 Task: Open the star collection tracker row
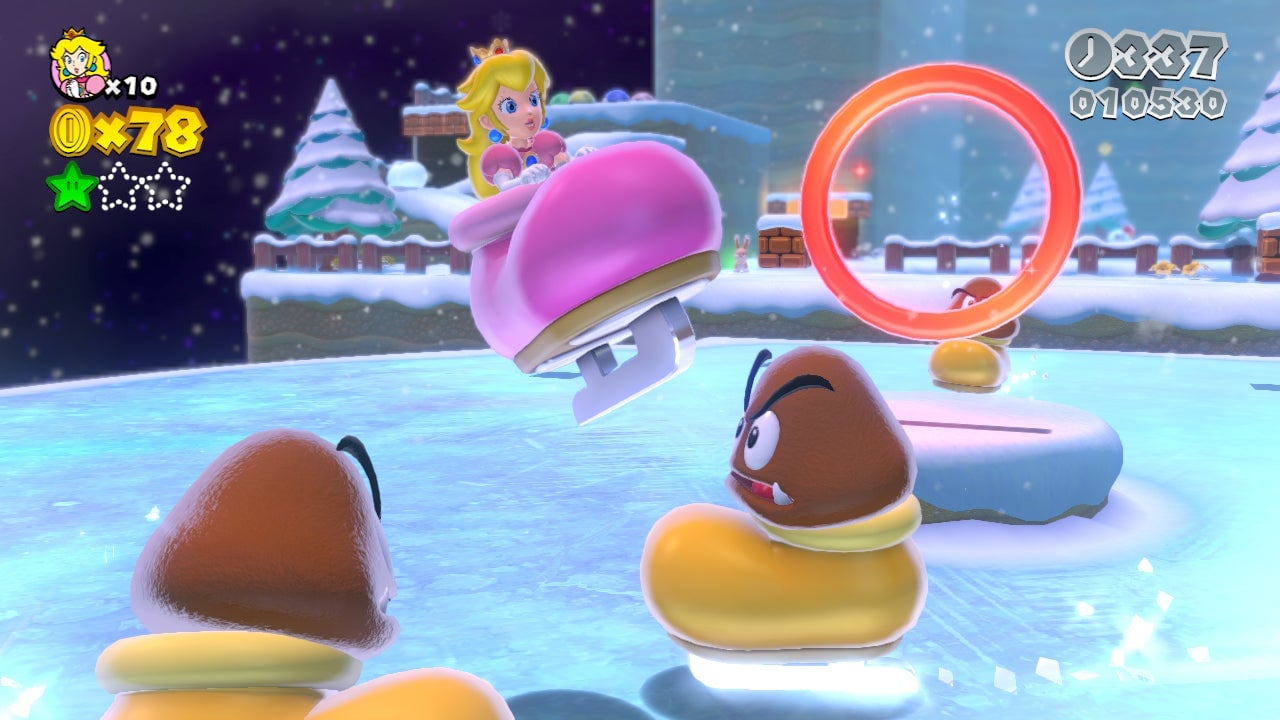pyautogui.click(x=120, y=185)
